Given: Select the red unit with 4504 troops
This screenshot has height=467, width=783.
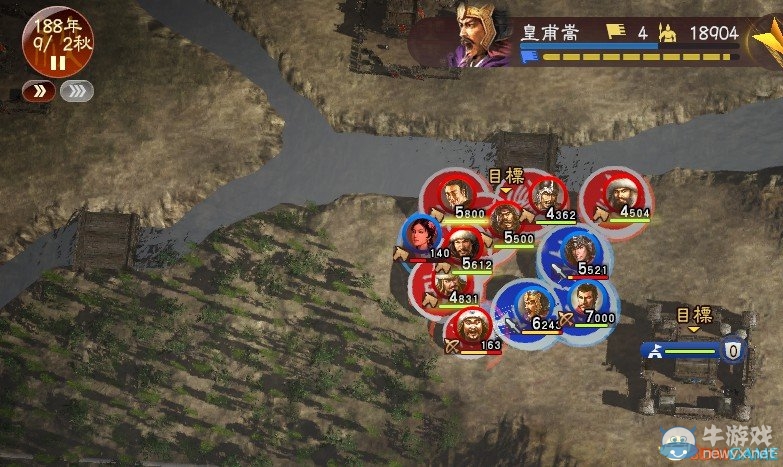Looking at the screenshot, I should click(620, 193).
